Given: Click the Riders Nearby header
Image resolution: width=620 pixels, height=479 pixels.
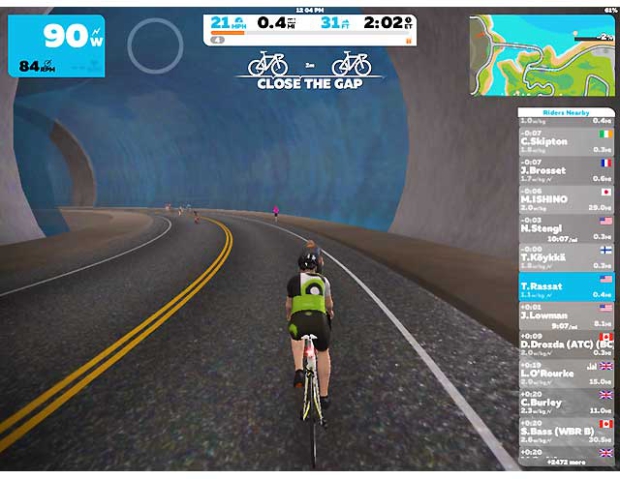Looking at the screenshot, I should coord(566,113).
